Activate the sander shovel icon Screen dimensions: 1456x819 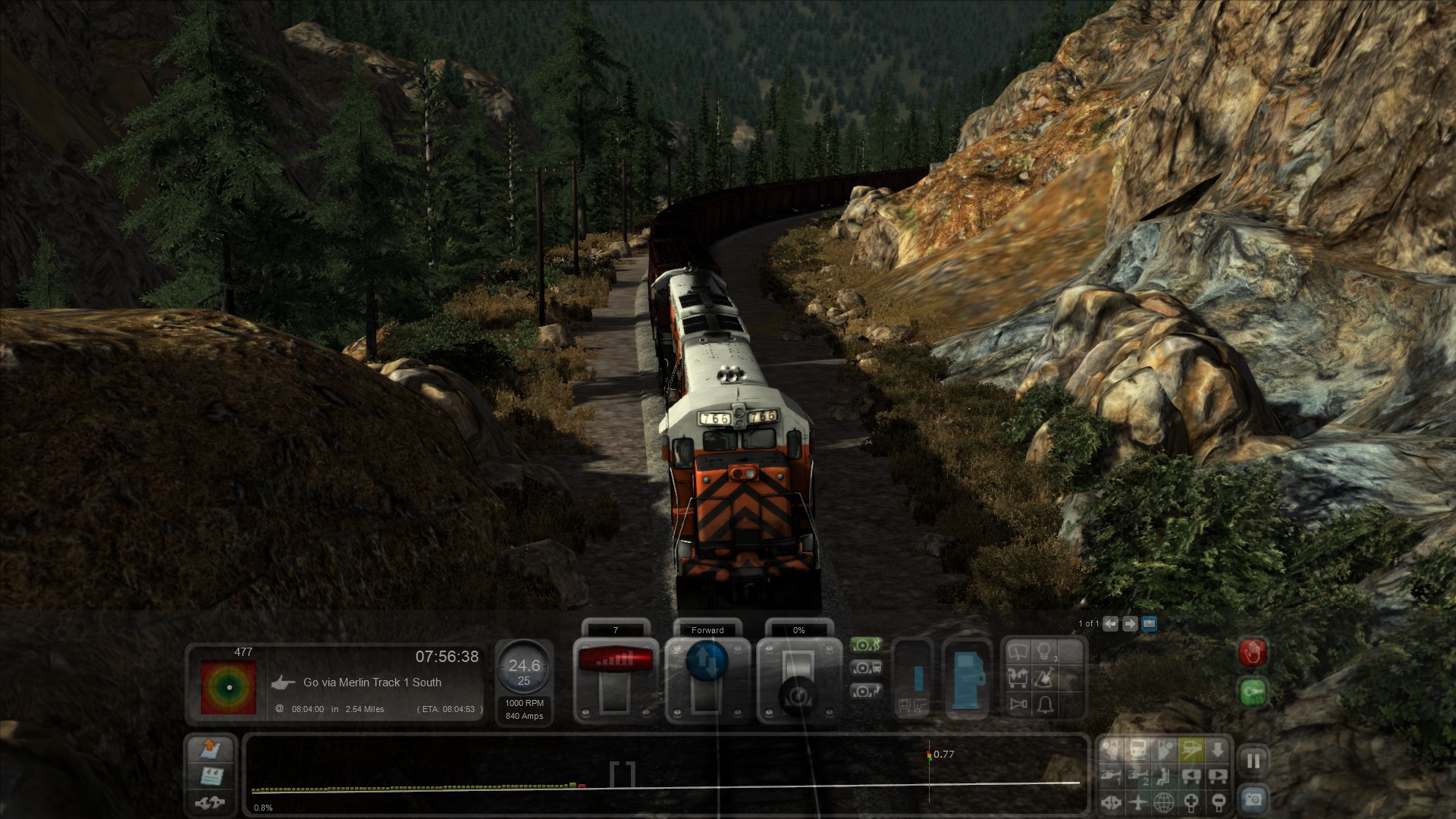pos(1045,677)
